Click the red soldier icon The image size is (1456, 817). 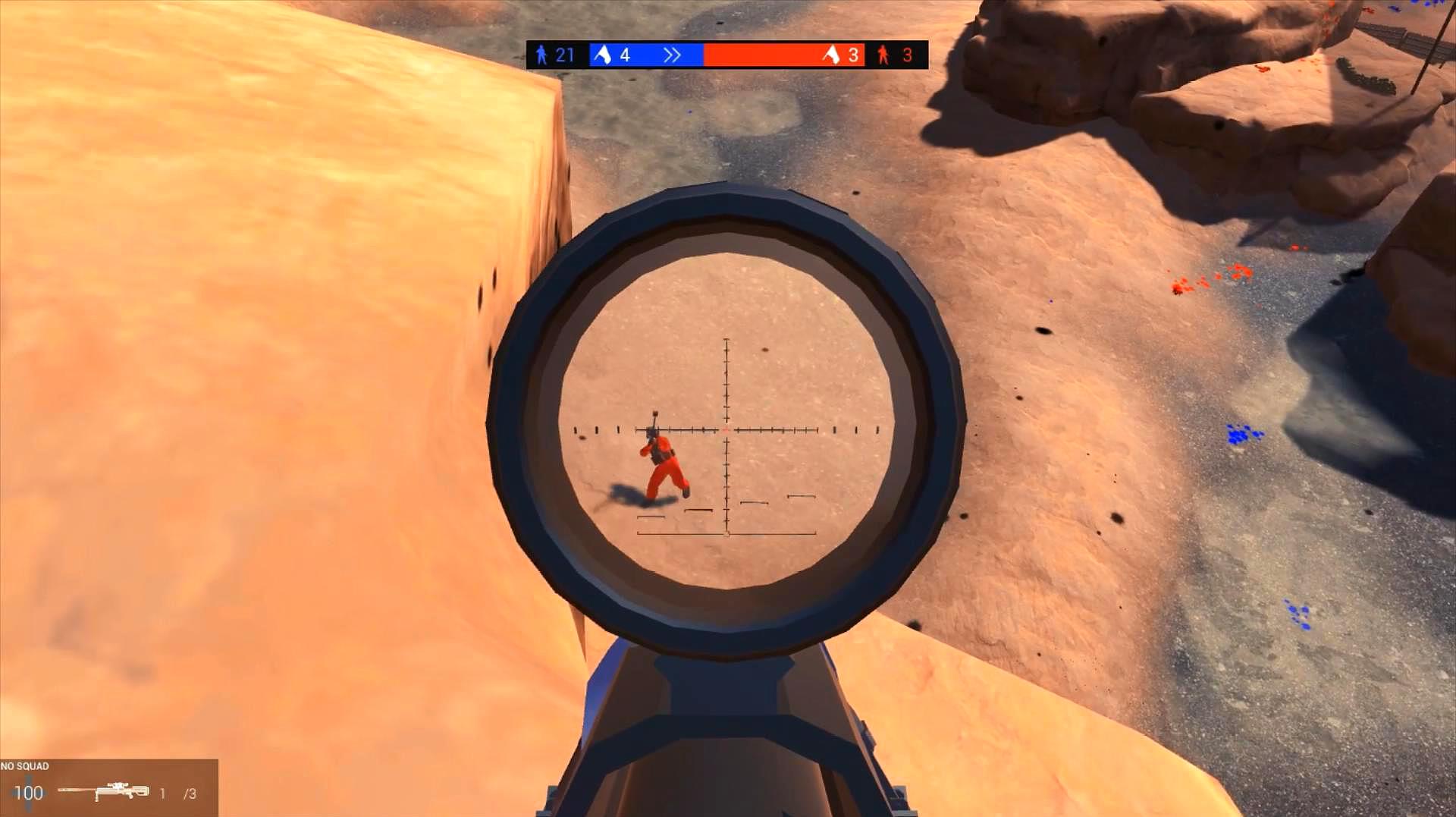(x=883, y=55)
